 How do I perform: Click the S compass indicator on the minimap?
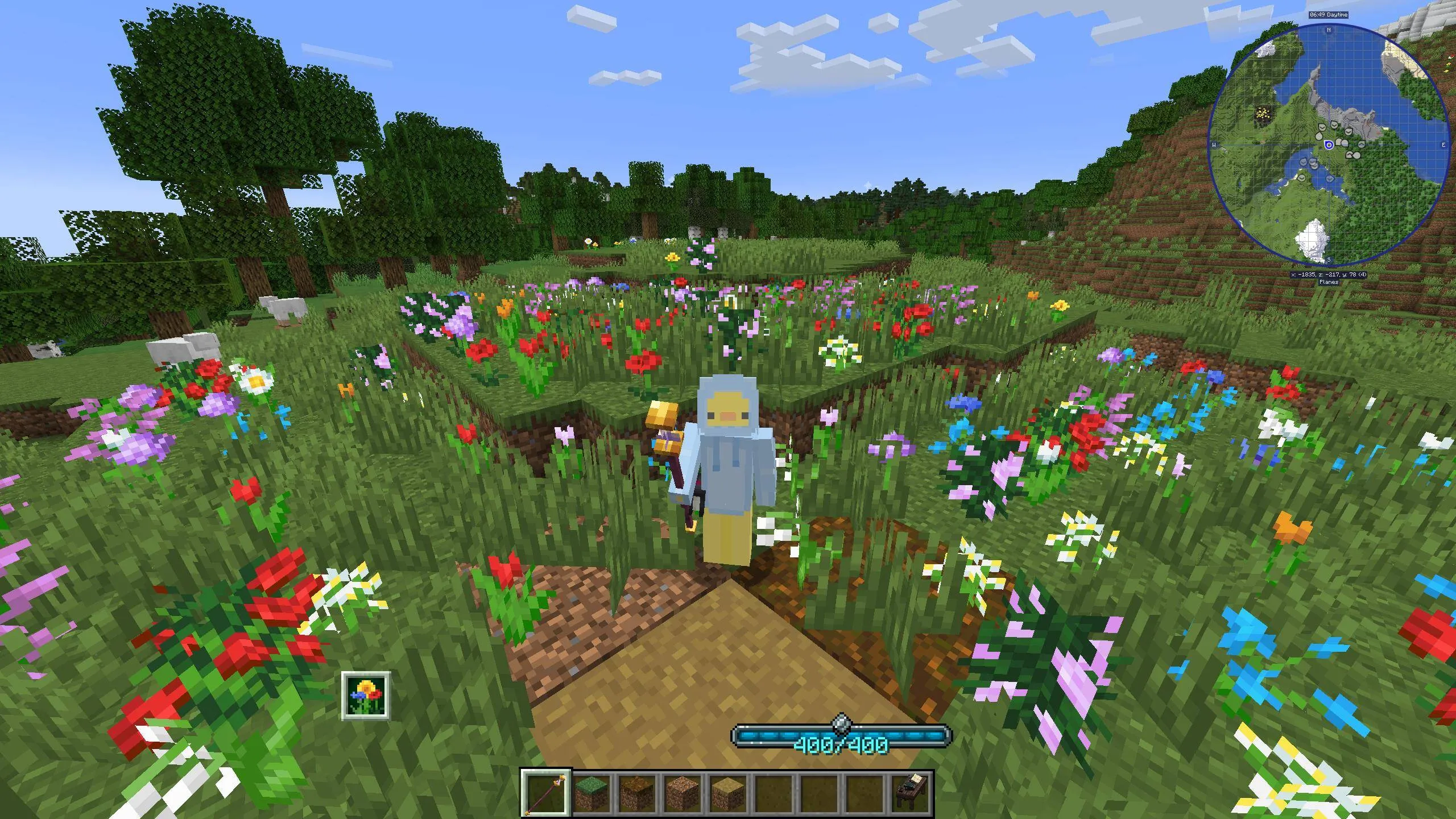click(x=1328, y=259)
